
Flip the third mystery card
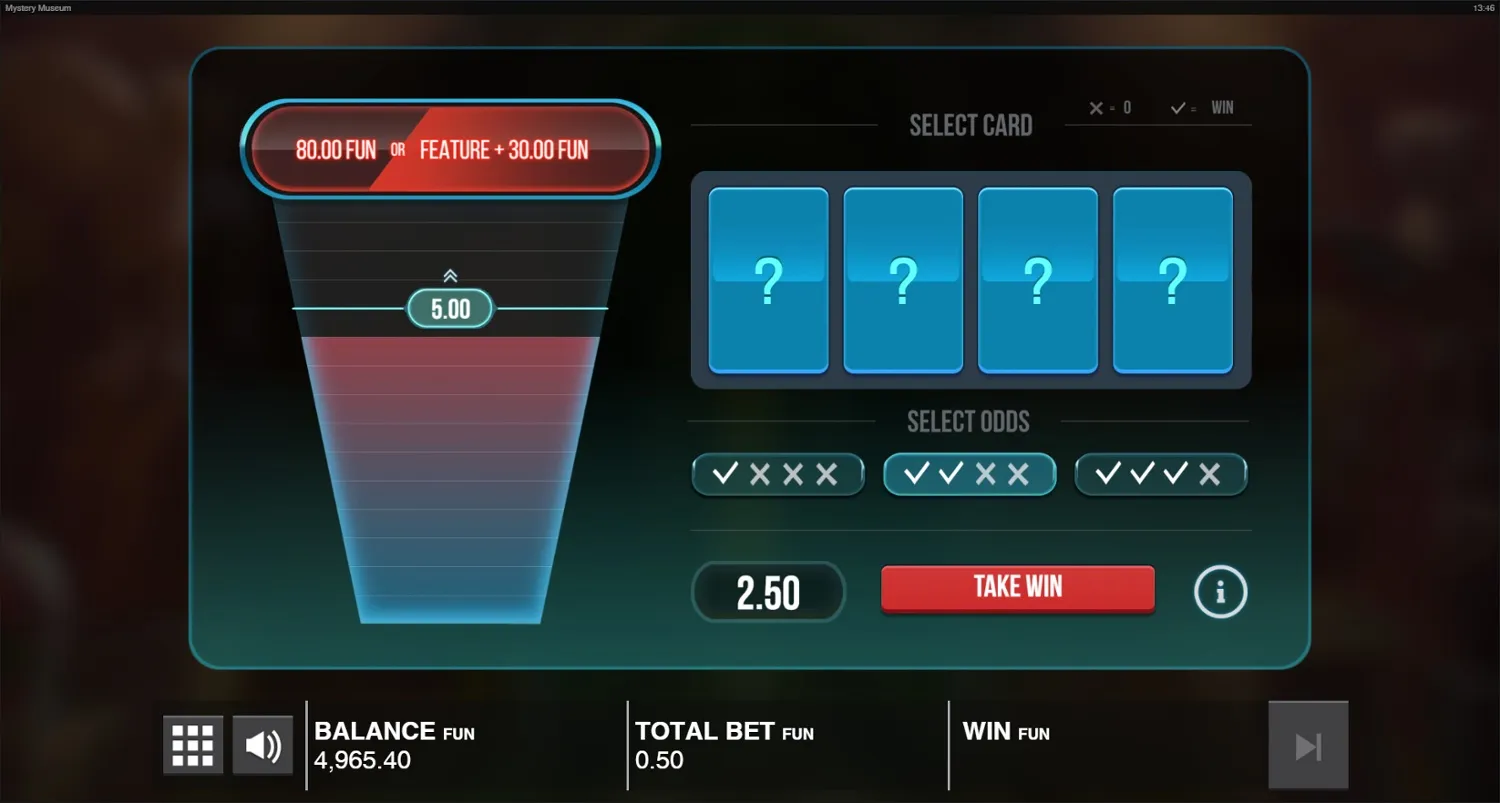click(x=1037, y=281)
